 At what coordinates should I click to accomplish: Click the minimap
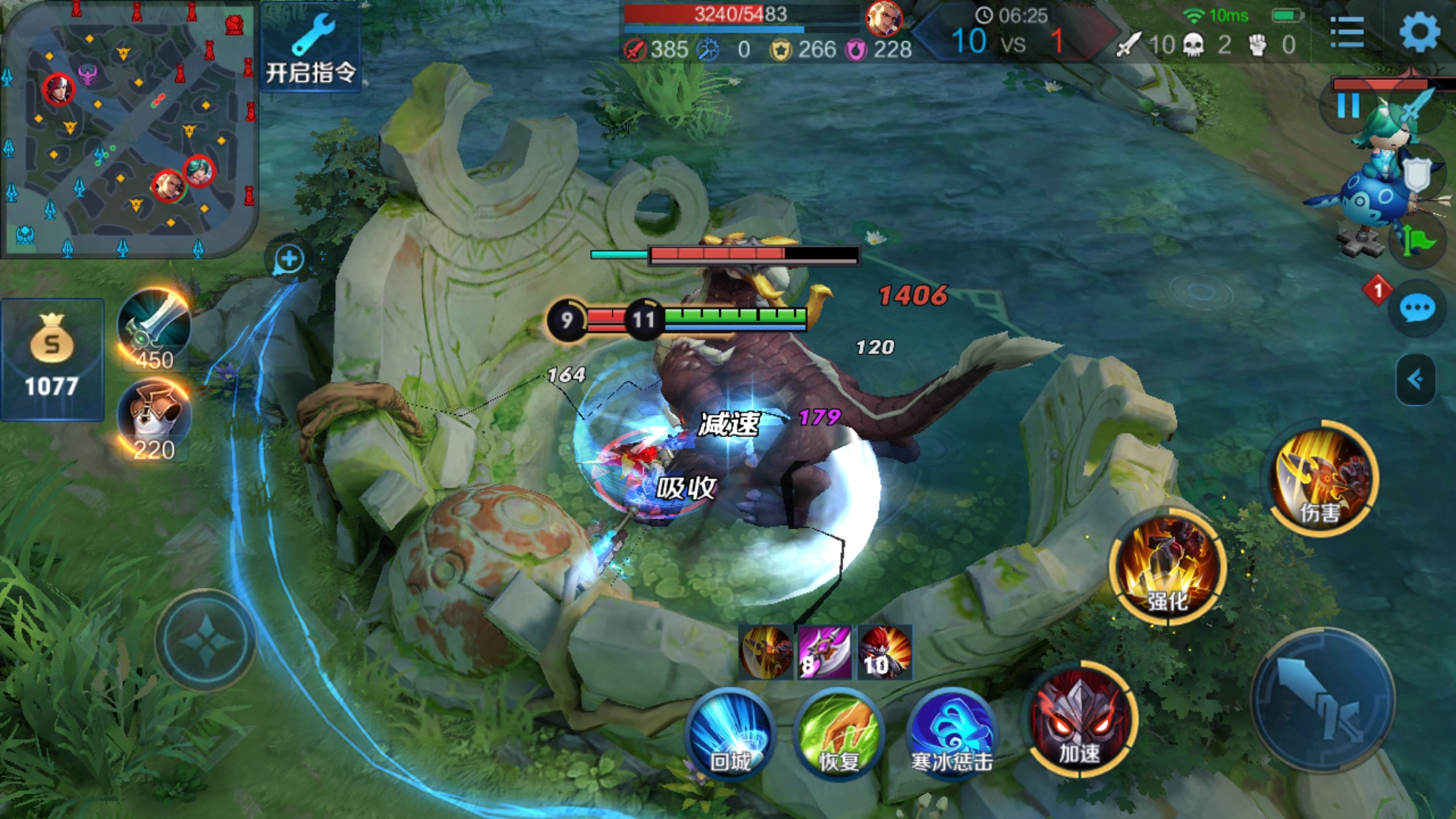coord(129,129)
